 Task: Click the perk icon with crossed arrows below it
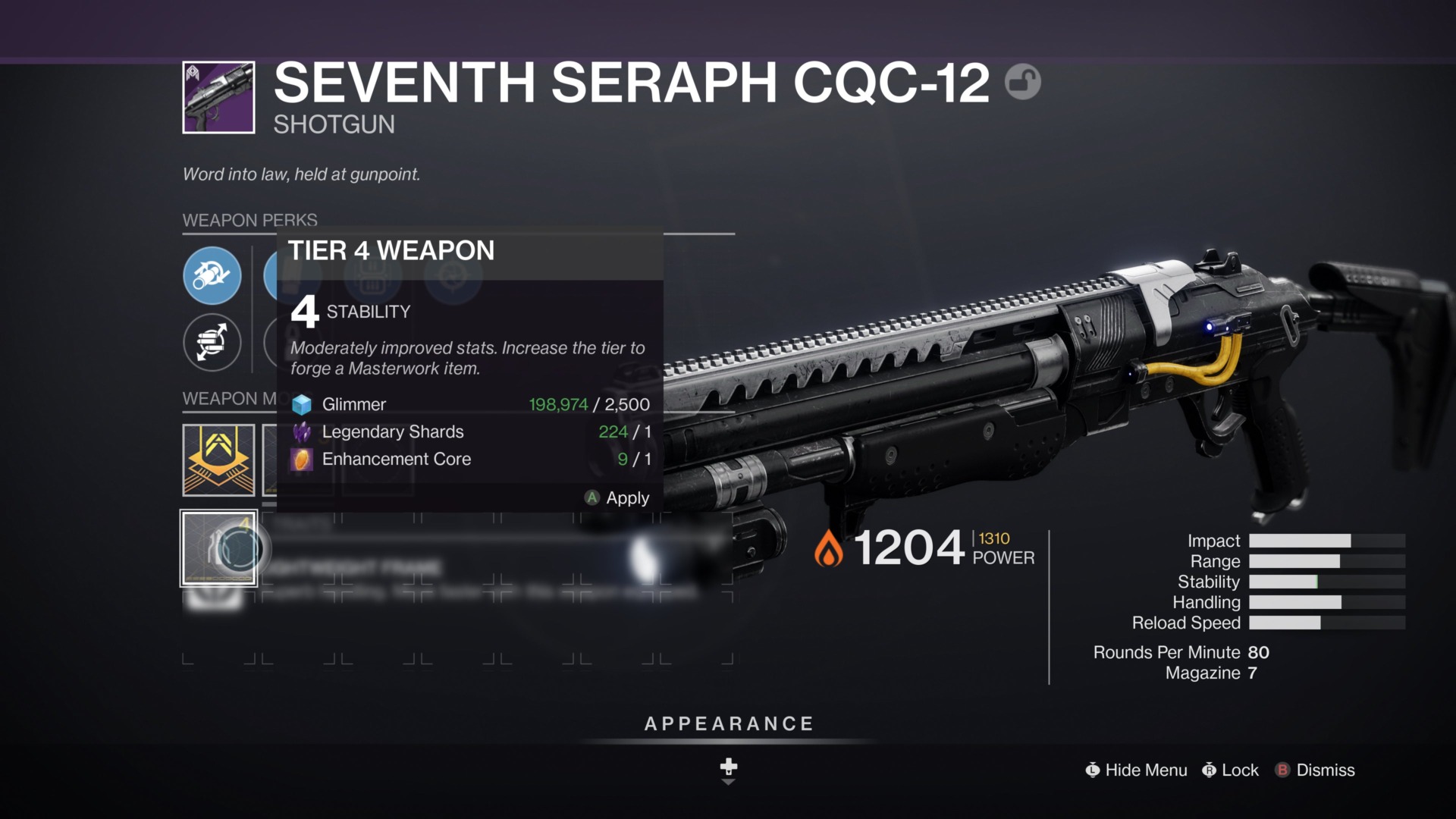pos(212,343)
